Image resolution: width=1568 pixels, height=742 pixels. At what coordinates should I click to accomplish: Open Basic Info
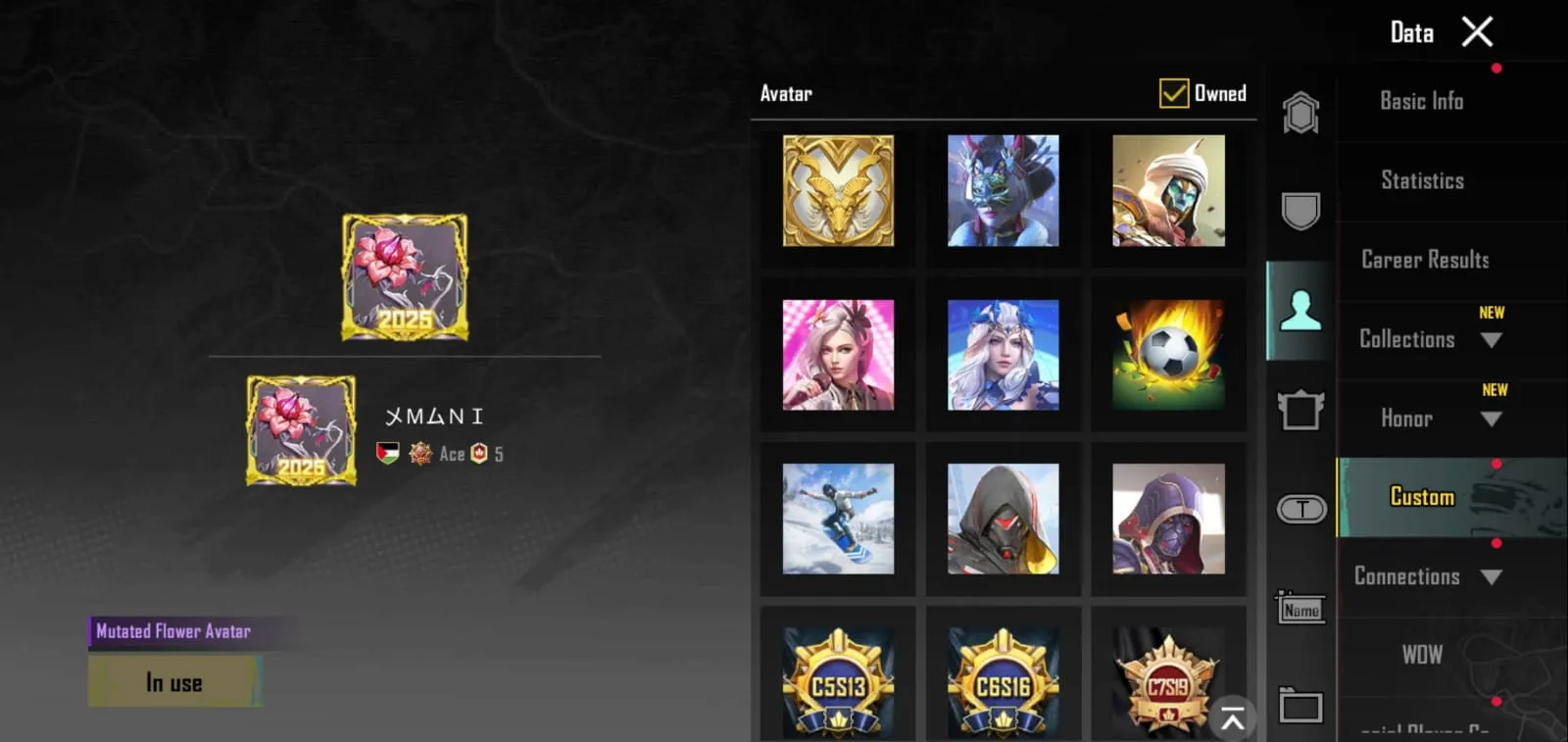pyautogui.click(x=1421, y=101)
